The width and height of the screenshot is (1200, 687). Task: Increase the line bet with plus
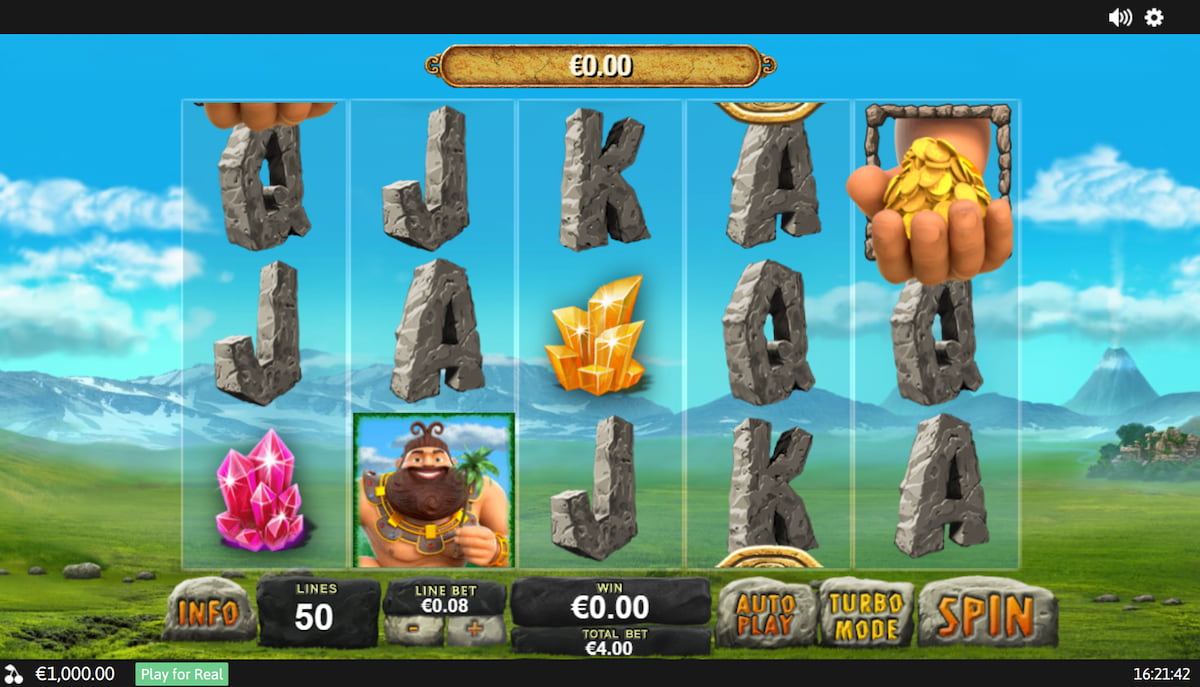pos(475,630)
